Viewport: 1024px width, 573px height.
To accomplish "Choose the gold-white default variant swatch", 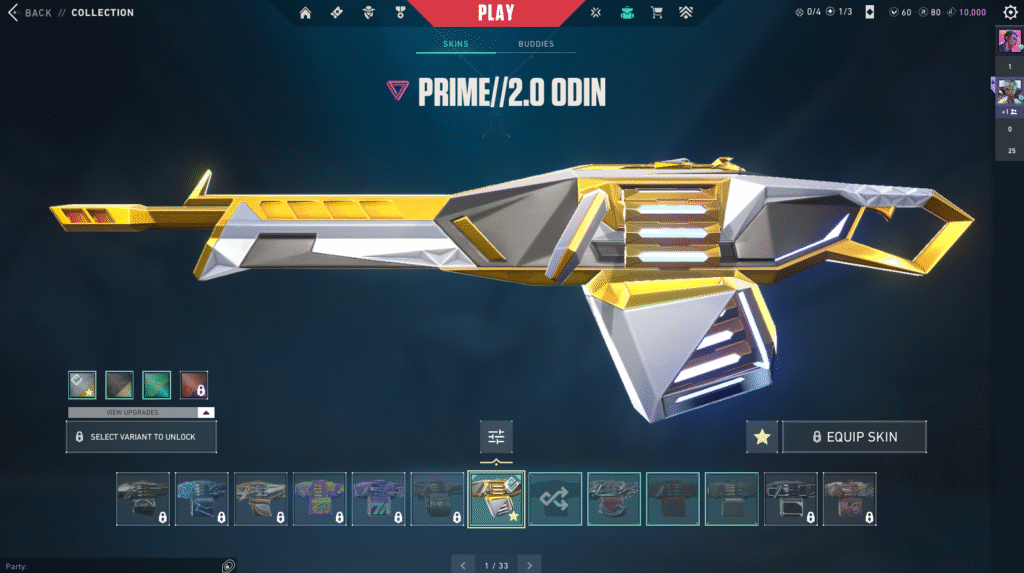I will tap(82, 385).
